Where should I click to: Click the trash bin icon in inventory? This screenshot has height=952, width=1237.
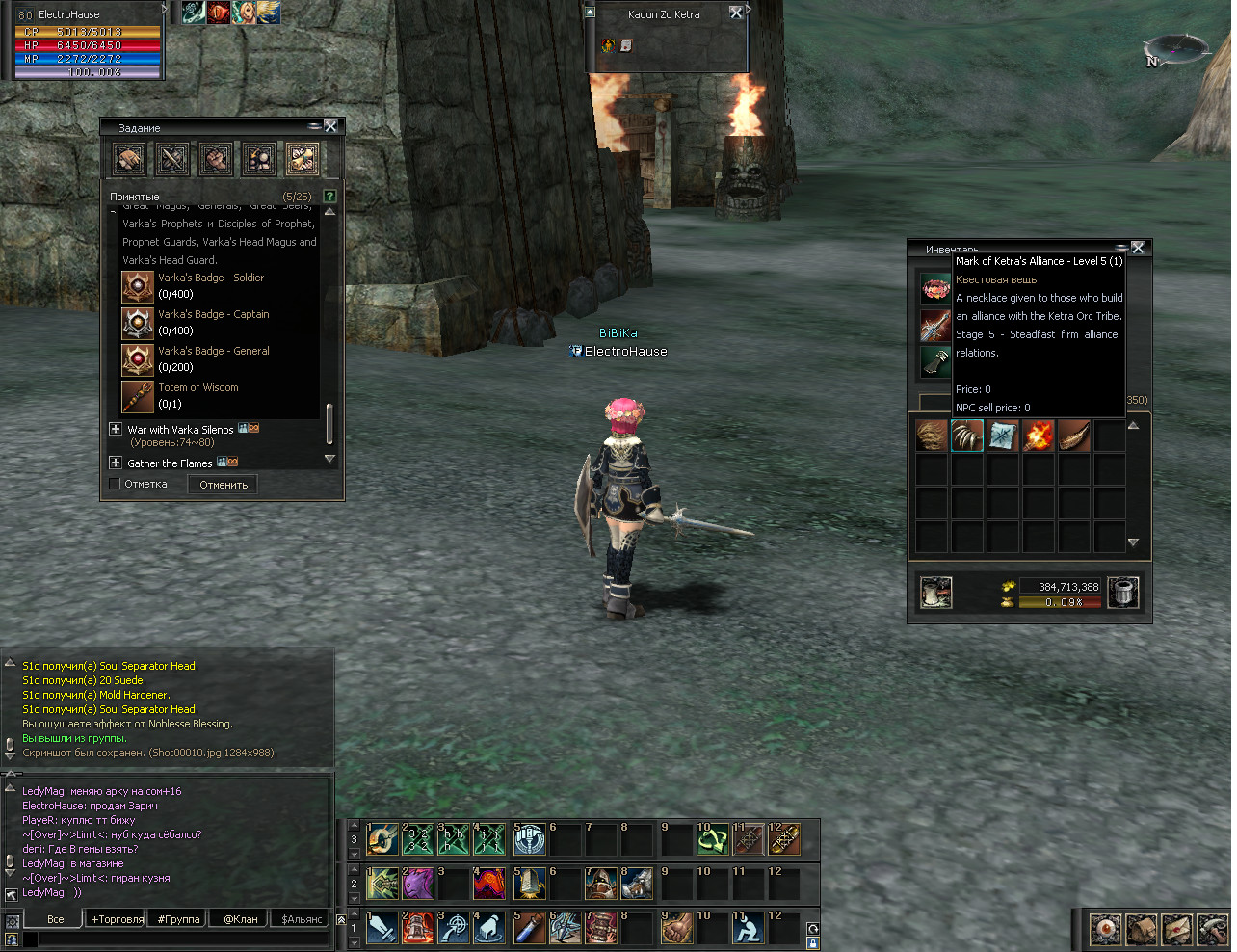point(1123,593)
